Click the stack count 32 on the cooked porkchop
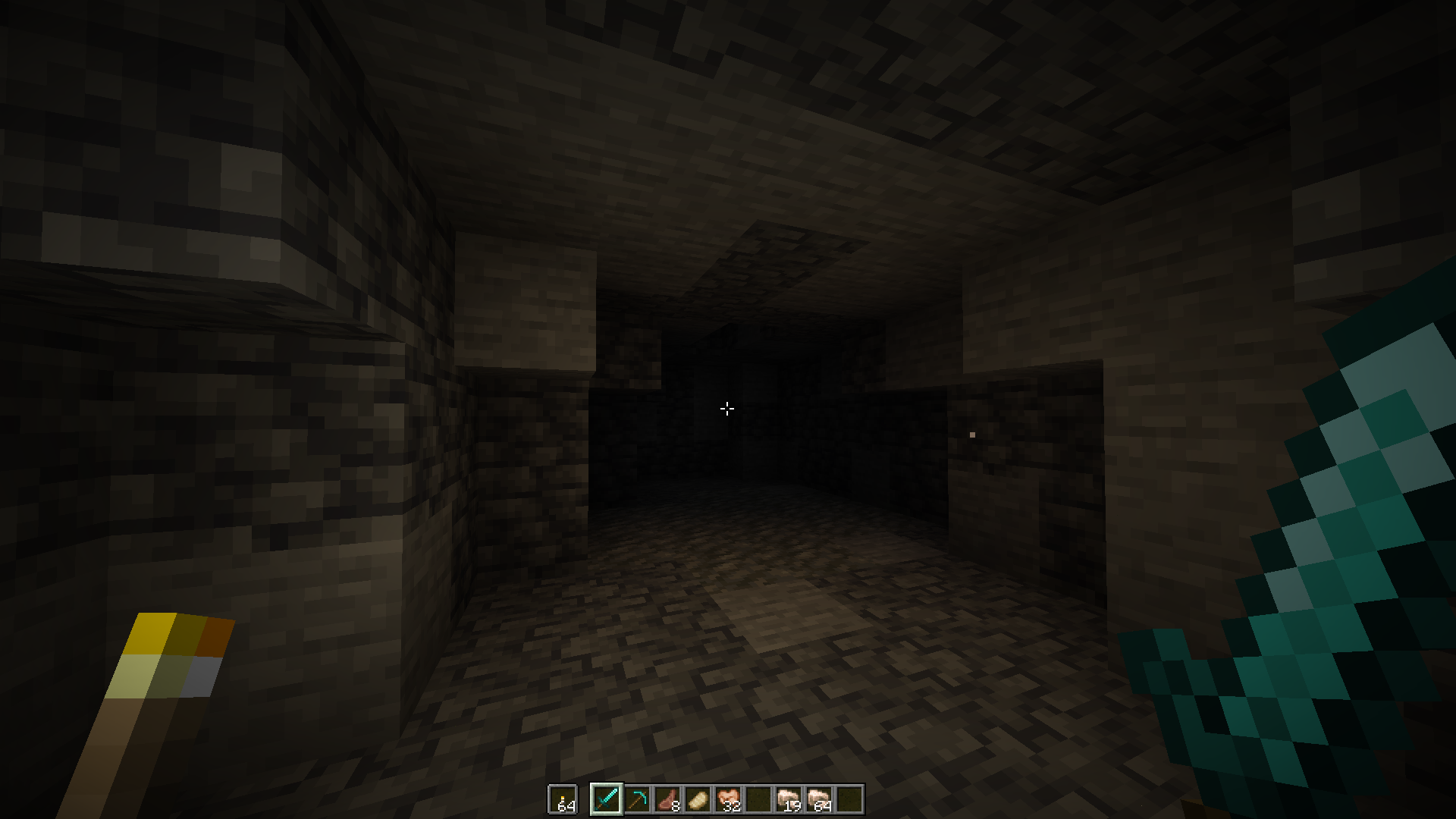 pos(733,806)
